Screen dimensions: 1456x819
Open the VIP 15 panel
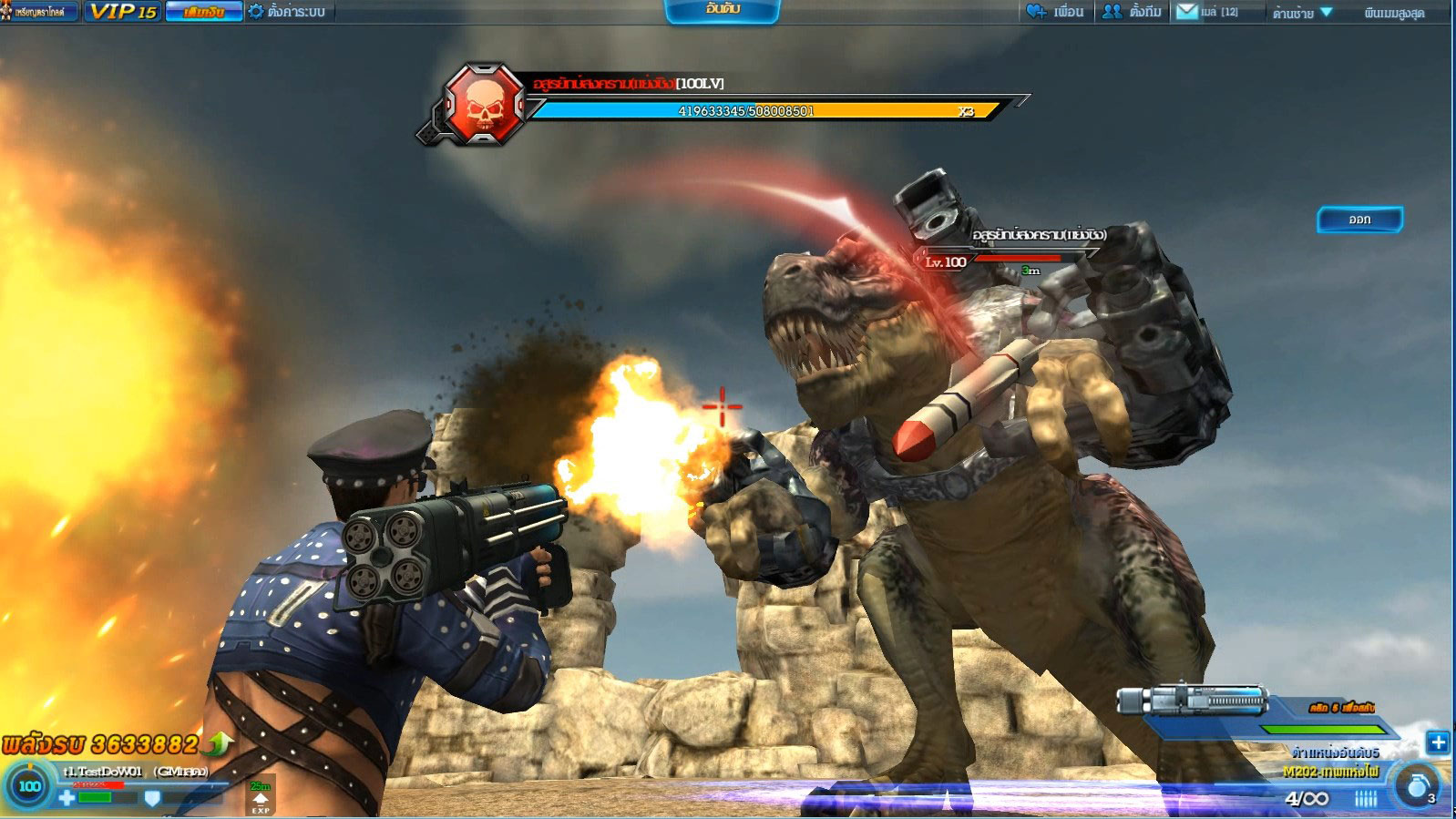123,12
